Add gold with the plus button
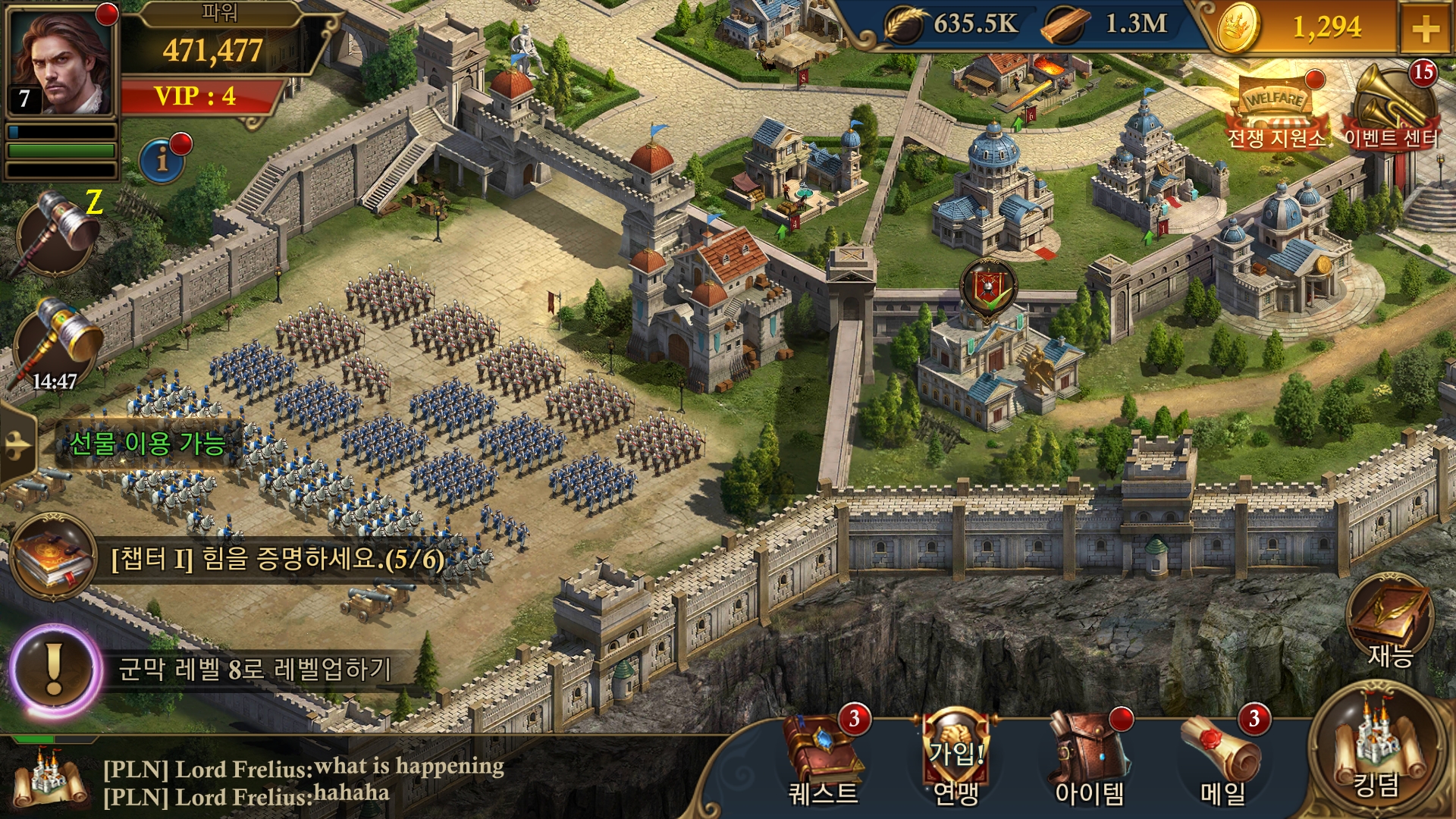The width and height of the screenshot is (1456, 819). coord(1426,29)
